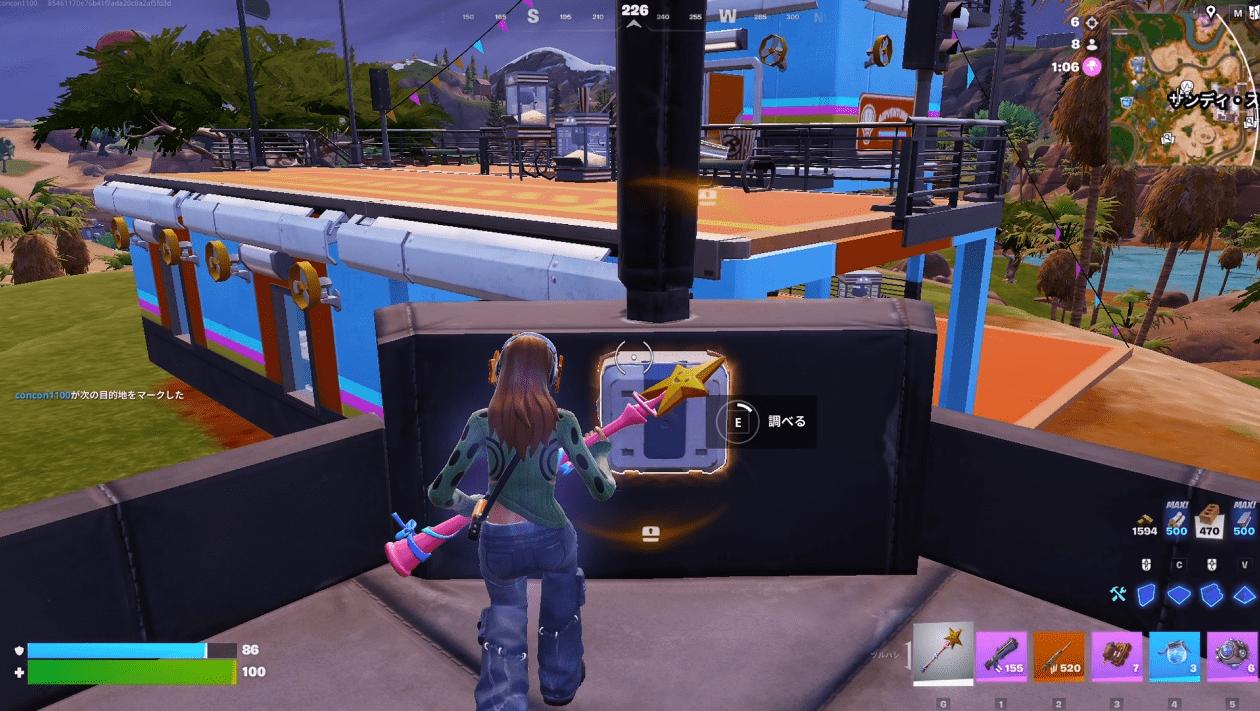Pick the purple gadget slot with count 6
Screen dimensions: 1260x711
click(x=1232, y=657)
